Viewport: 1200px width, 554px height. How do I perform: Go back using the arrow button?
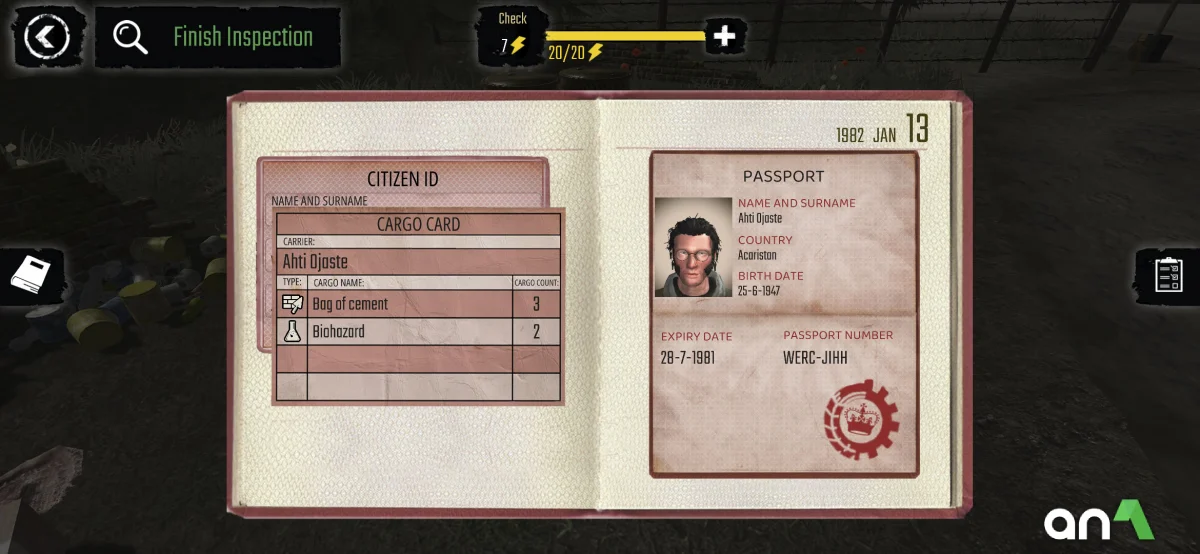(x=46, y=38)
